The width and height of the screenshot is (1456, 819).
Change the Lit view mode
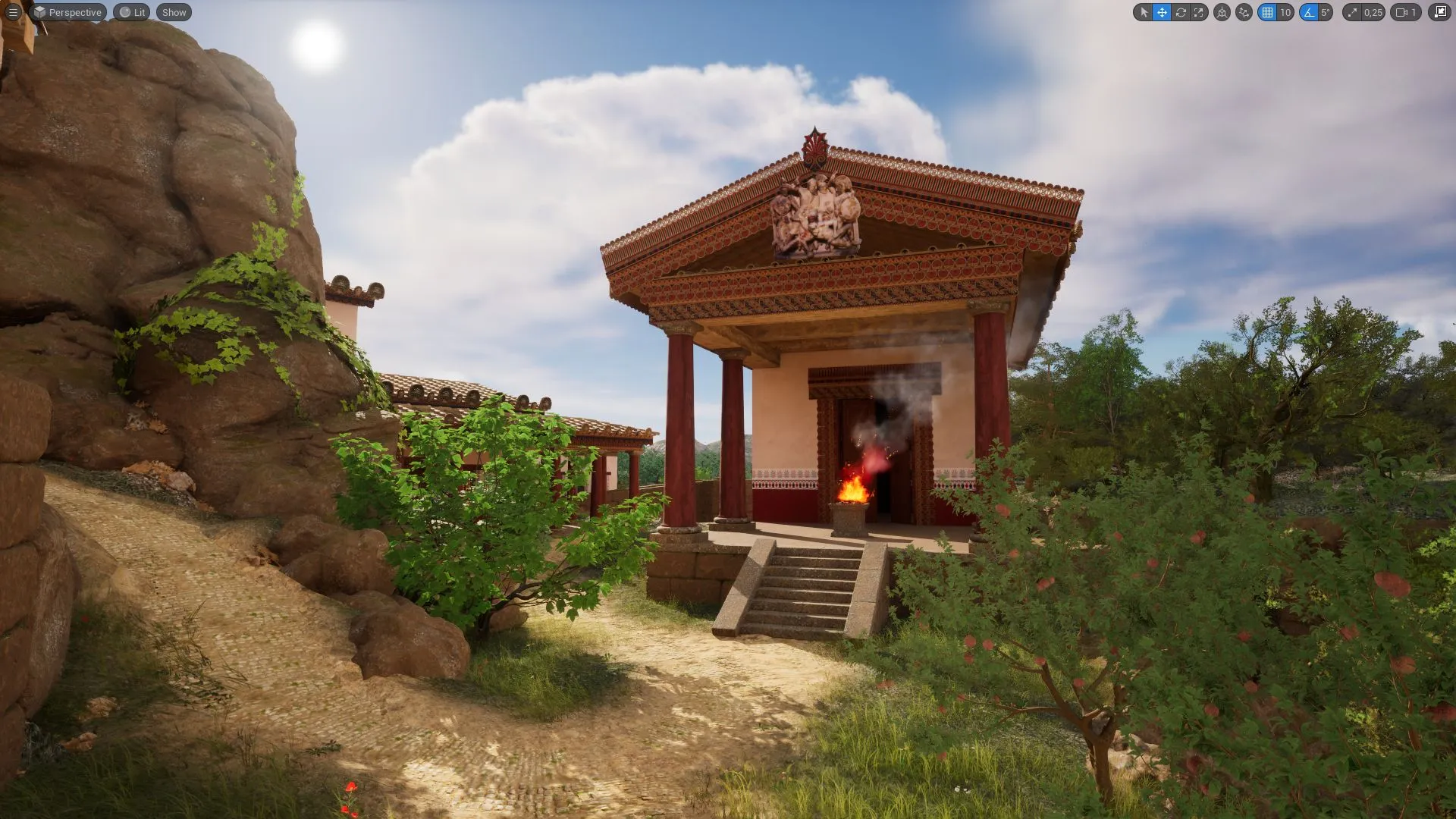(132, 12)
